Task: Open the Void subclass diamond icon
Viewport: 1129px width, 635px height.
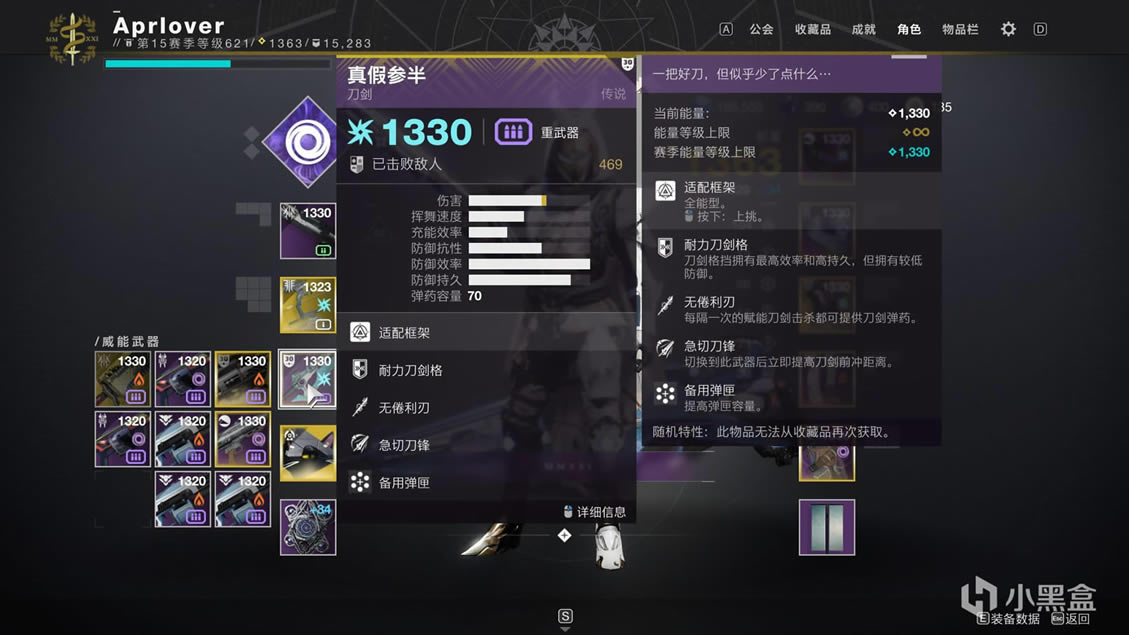Action: pyautogui.click(x=300, y=143)
